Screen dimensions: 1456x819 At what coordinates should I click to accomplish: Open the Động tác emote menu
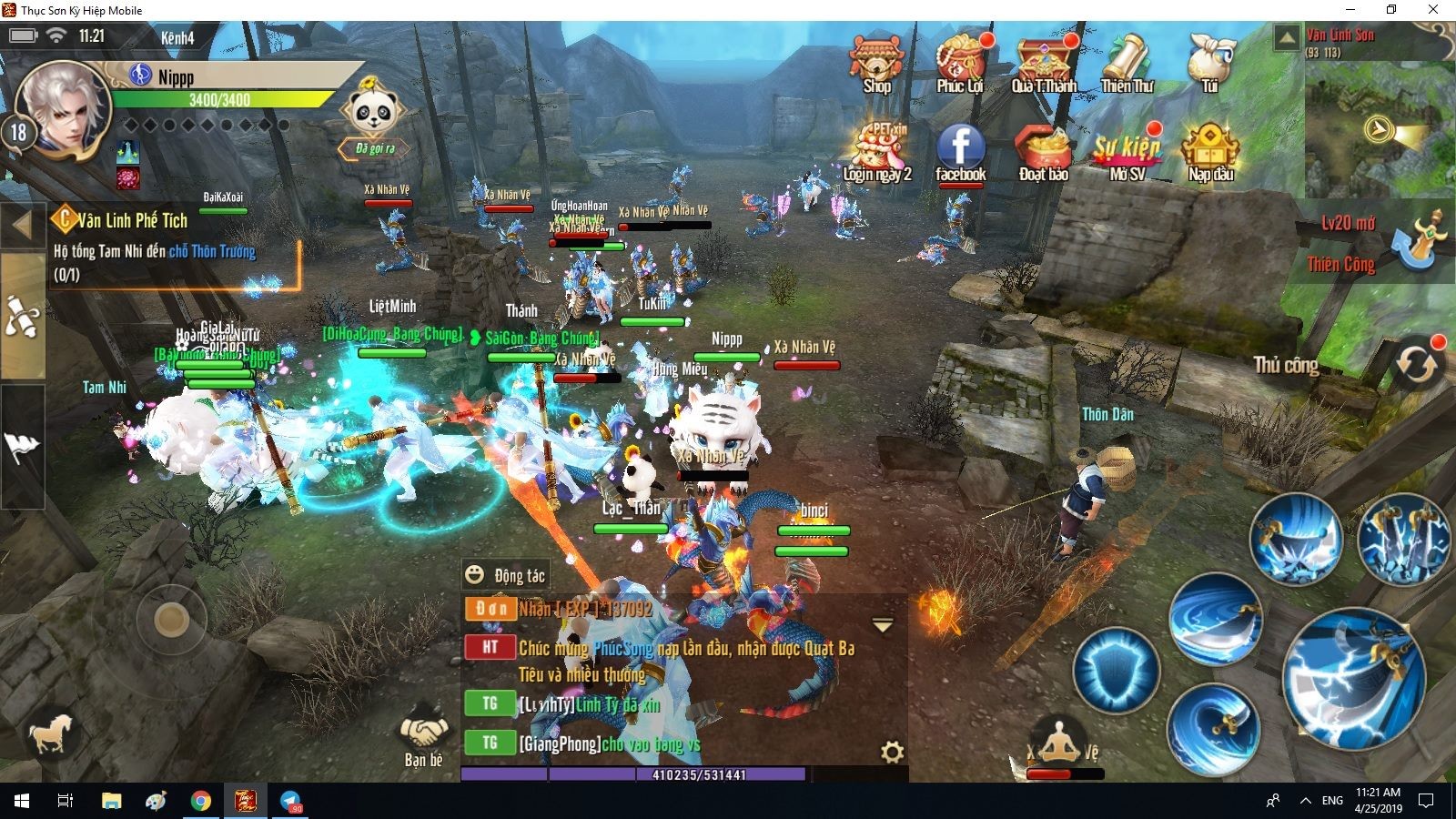pos(506,575)
